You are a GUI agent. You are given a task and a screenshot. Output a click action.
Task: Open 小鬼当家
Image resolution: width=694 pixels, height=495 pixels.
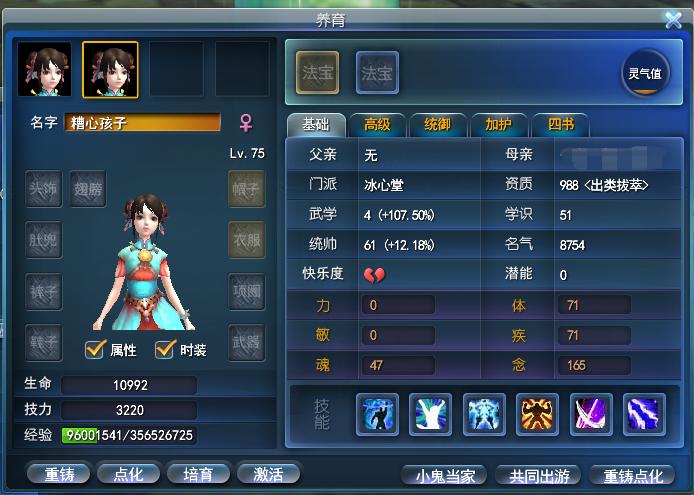(445, 475)
